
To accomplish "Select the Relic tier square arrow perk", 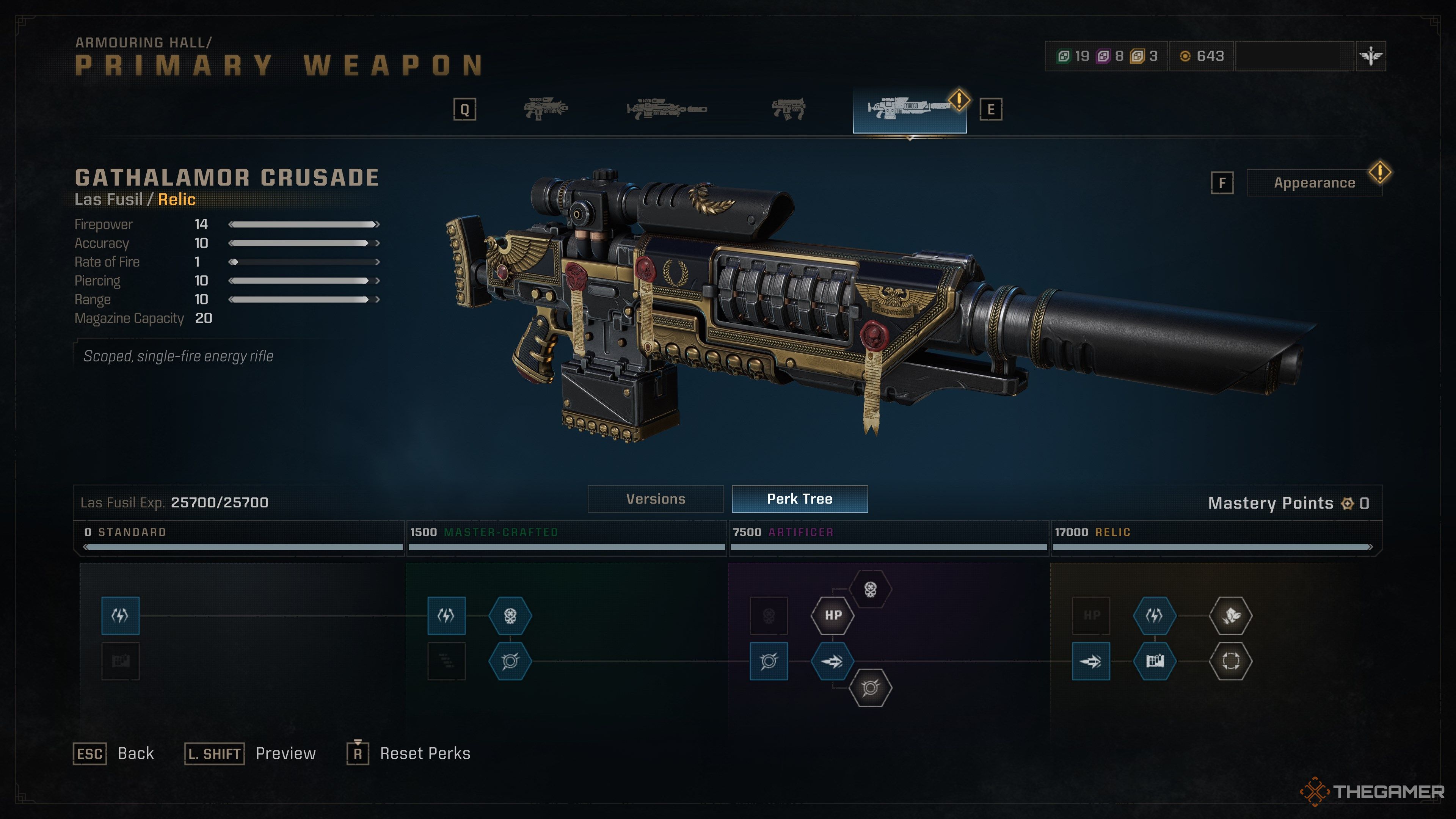I will pos(1091,661).
